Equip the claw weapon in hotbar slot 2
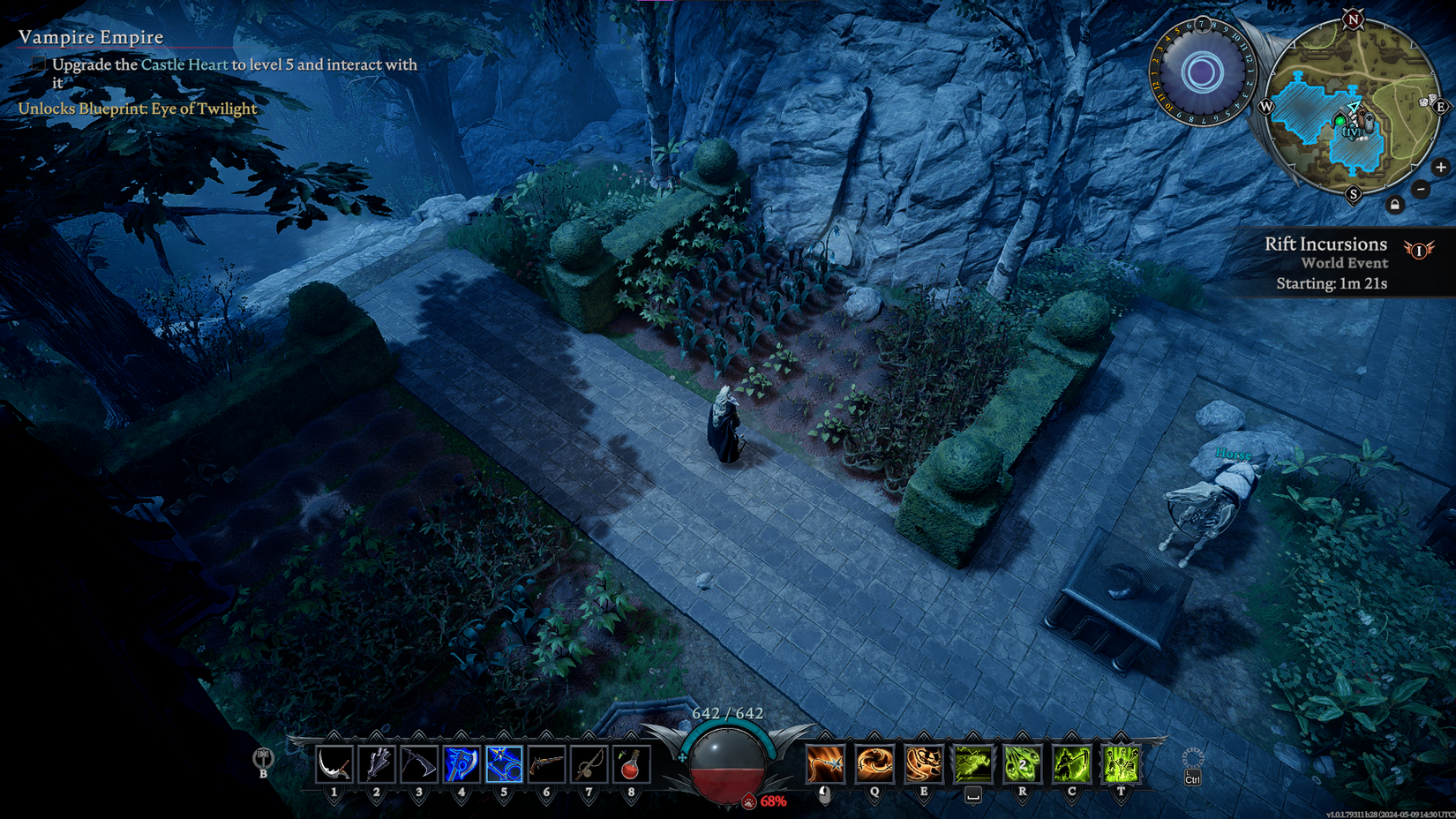The width and height of the screenshot is (1456, 819). click(377, 764)
